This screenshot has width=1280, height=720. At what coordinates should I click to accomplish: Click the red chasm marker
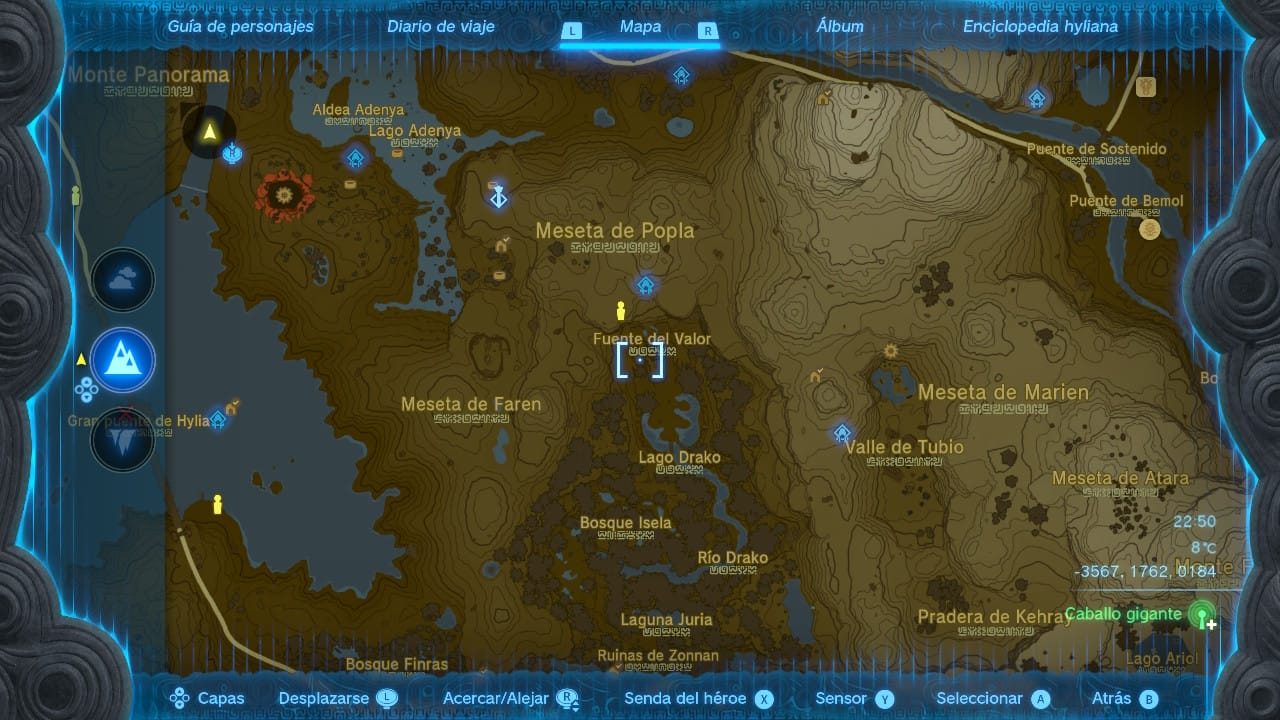(283, 193)
